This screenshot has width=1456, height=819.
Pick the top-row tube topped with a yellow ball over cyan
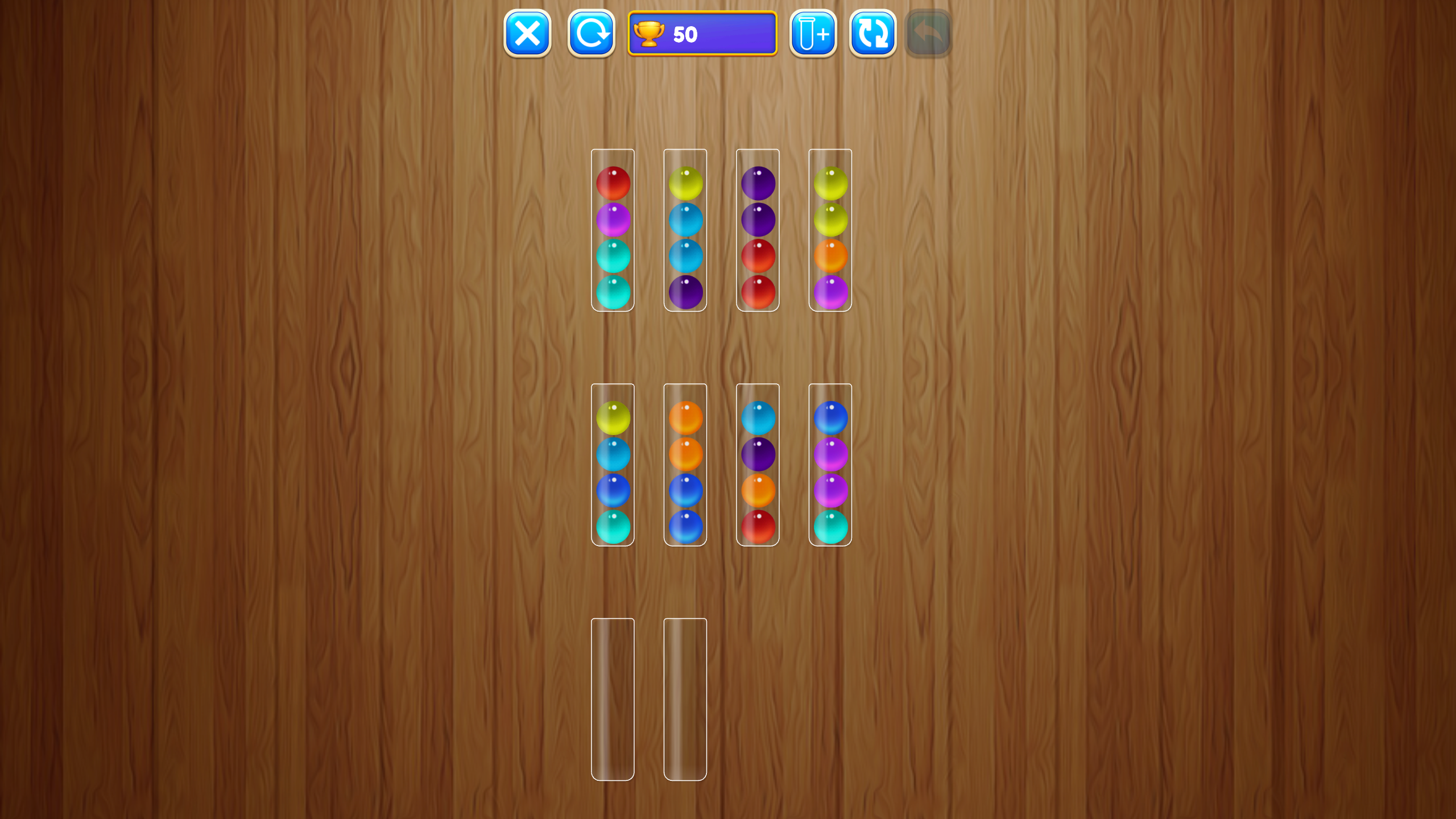click(684, 233)
